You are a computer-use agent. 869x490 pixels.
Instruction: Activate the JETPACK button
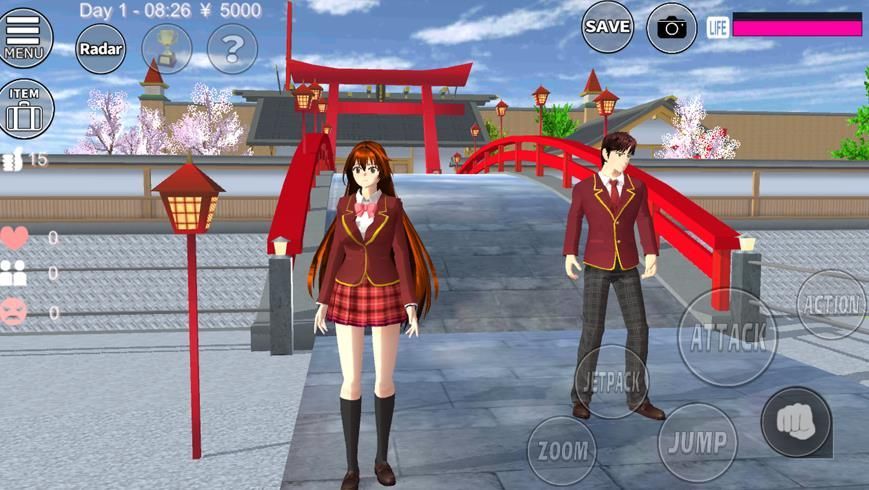click(x=612, y=381)
